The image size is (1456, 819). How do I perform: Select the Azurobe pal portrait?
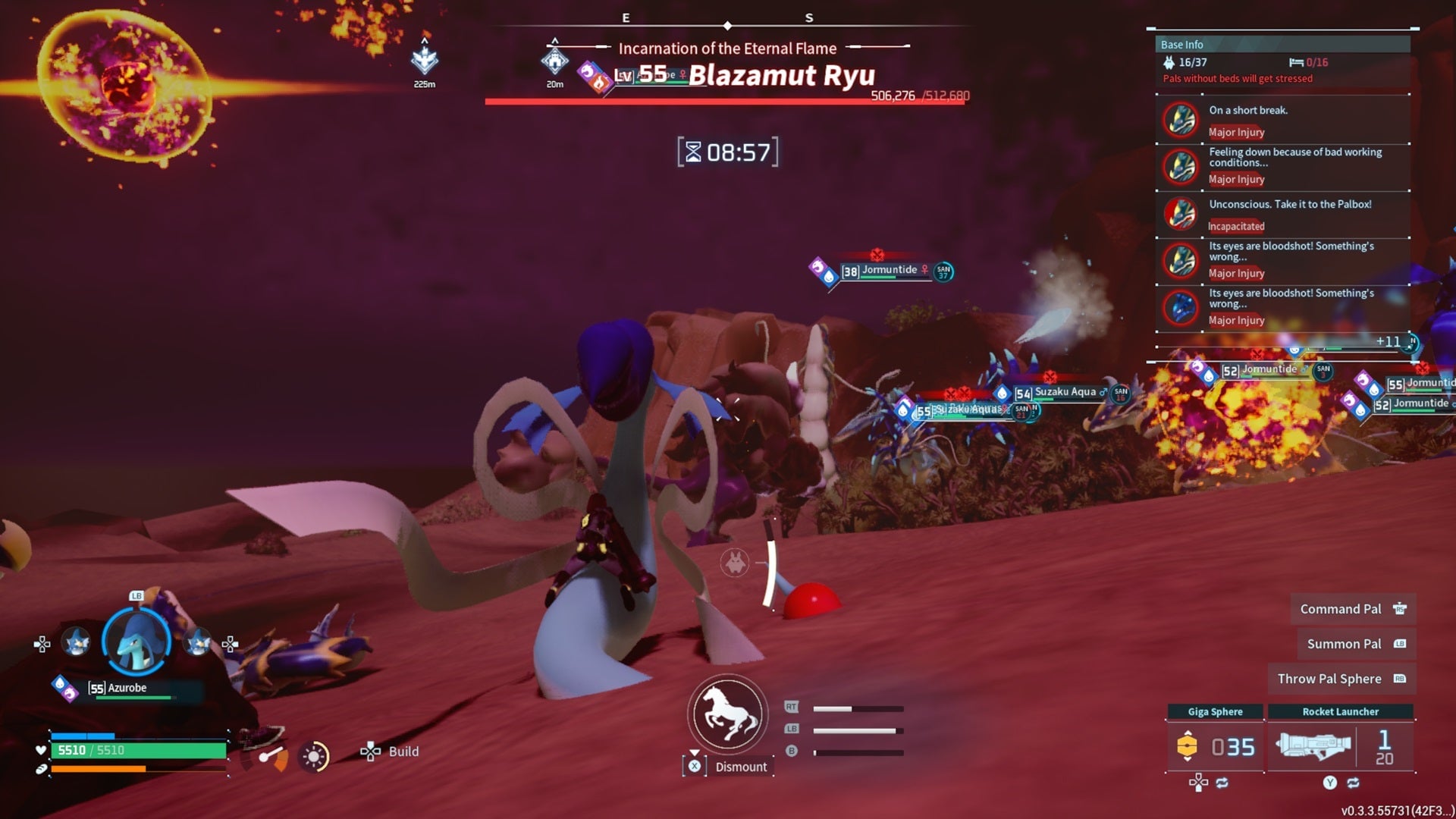pos(136,643)
